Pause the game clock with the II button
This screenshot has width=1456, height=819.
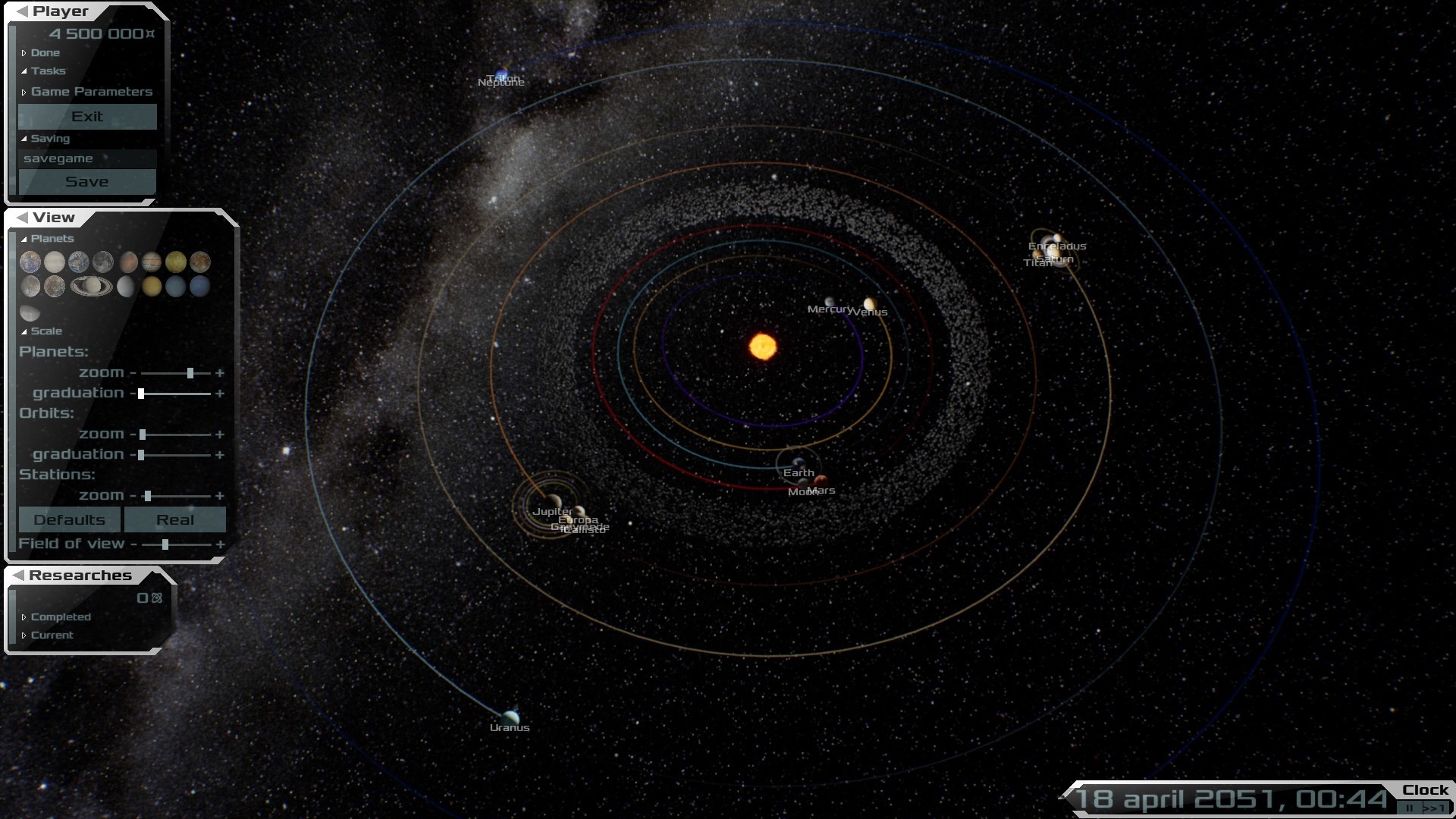pyautogui.click(x=1409, y=808)
